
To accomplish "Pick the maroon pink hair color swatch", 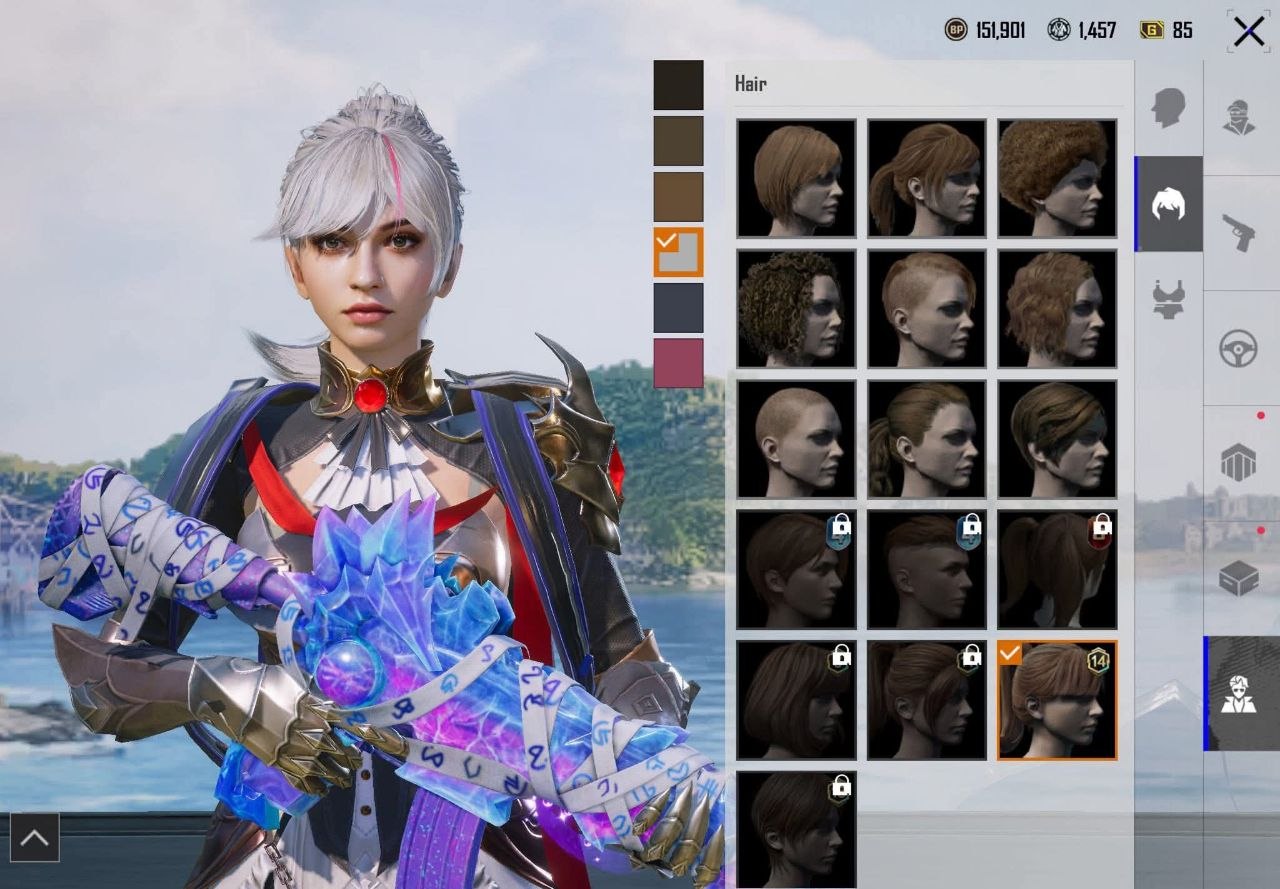I will 678,363.
